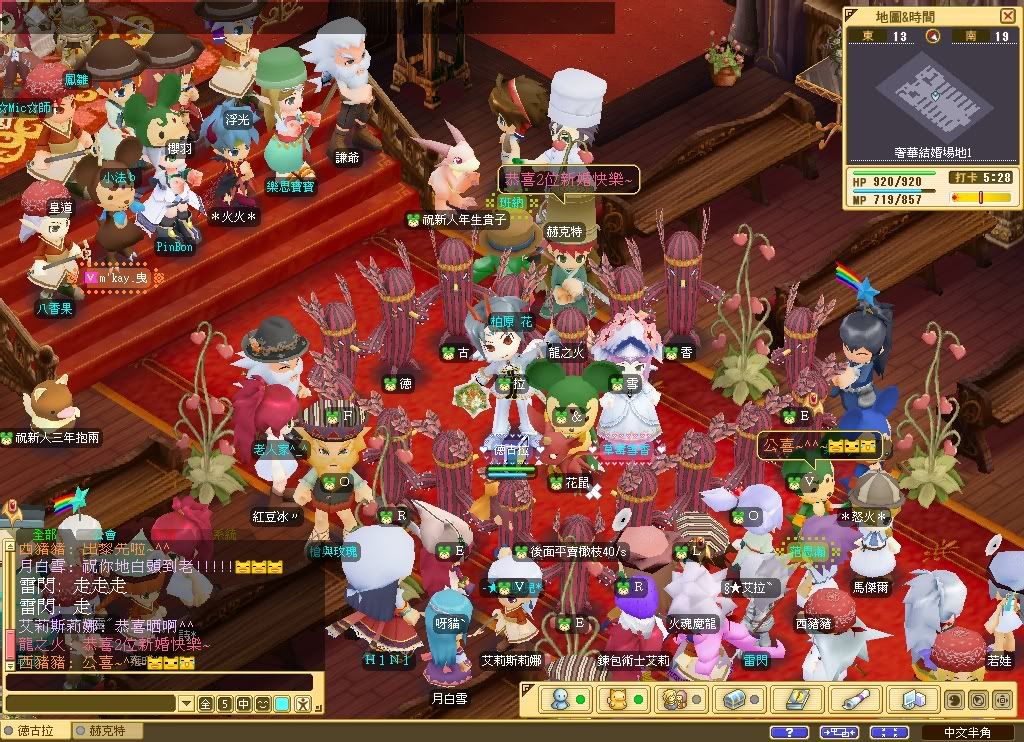Open the chat channel dropdown arrow

[184, 704]
